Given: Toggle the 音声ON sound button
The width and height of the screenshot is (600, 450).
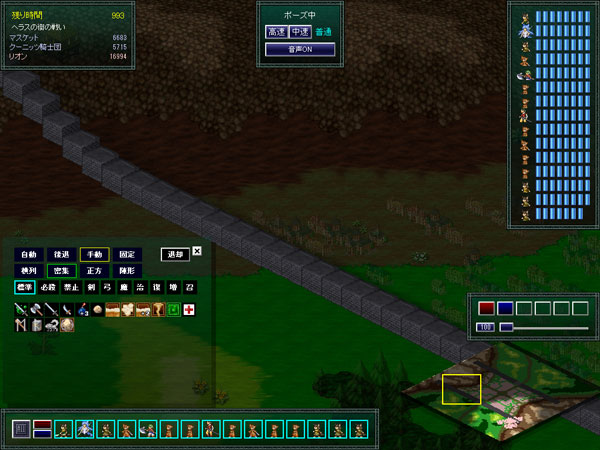Looking at the screenshot, I should point(287,49).
